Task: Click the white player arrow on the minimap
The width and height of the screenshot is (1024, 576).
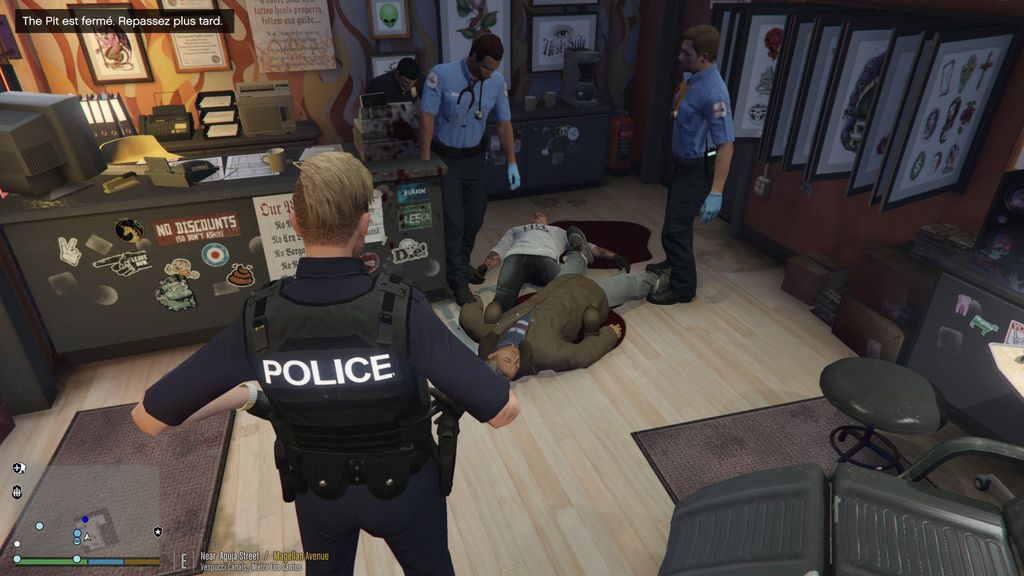Action: [x=88, y=537]
